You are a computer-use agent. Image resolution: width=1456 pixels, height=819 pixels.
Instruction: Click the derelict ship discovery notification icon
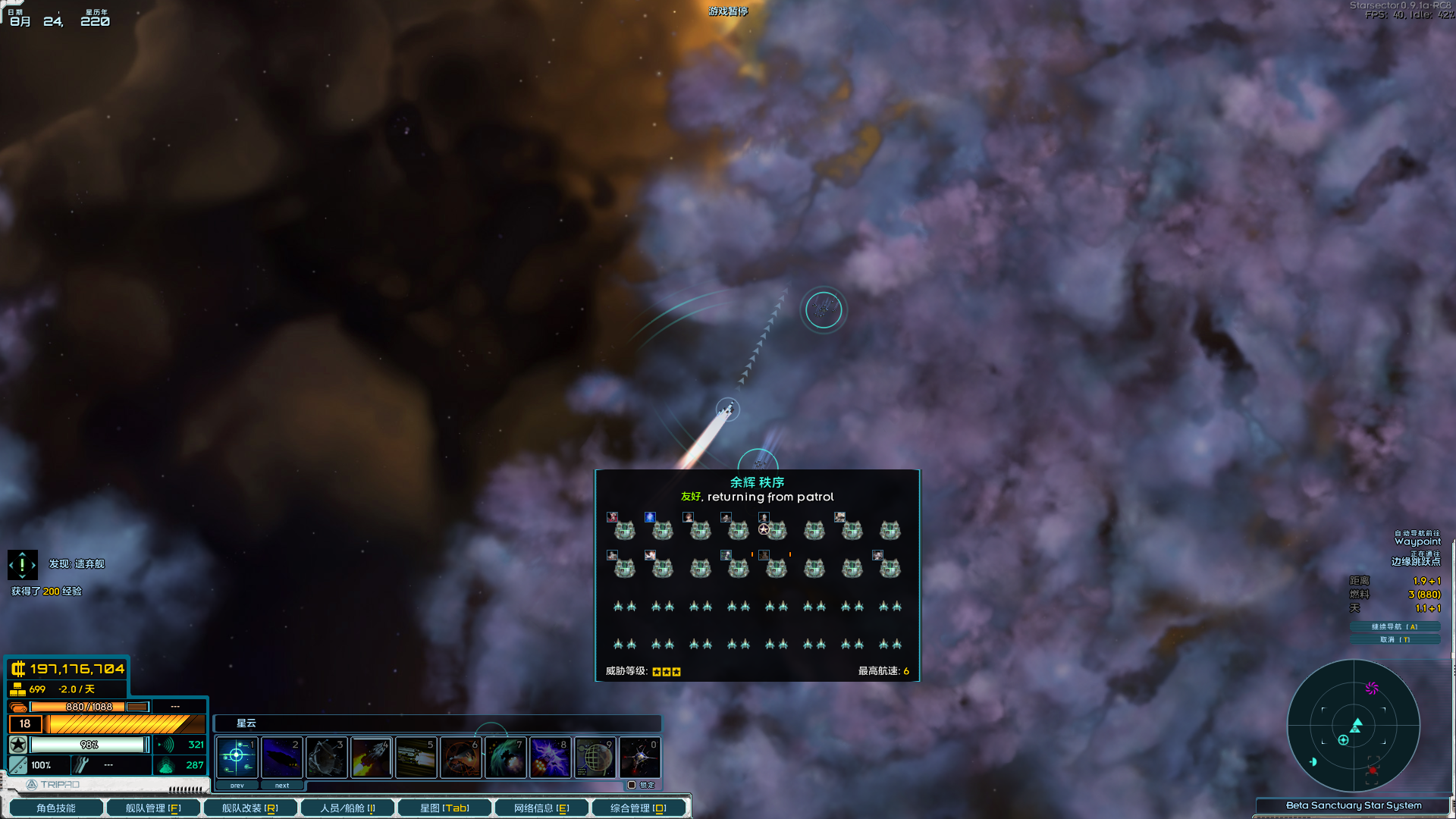(23, 564)
